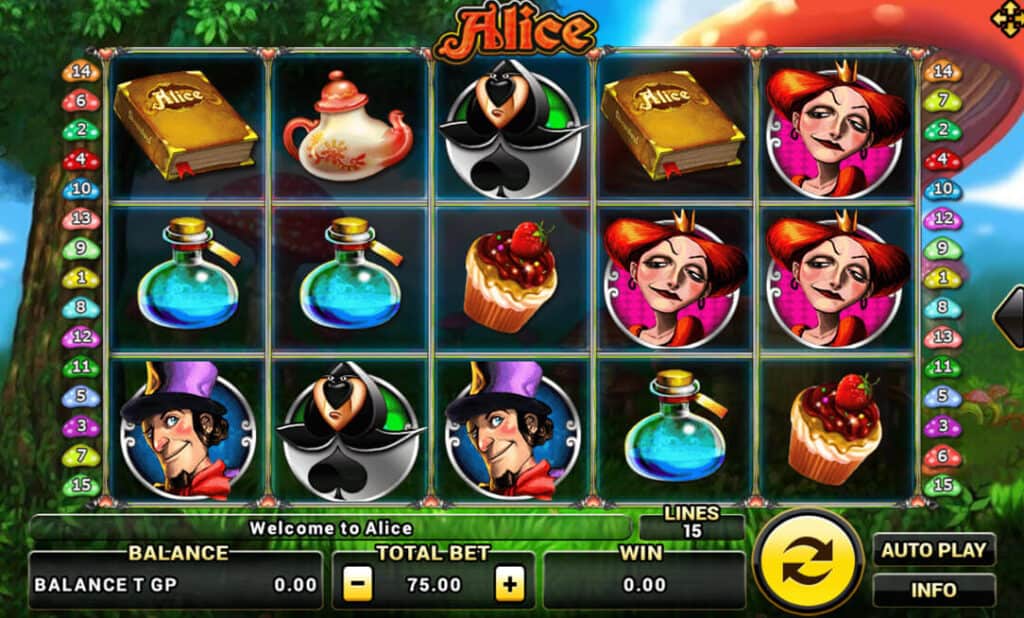Open the INFO paytable
This screenshot has height=618, width=1024.
(x=934, y=590)
